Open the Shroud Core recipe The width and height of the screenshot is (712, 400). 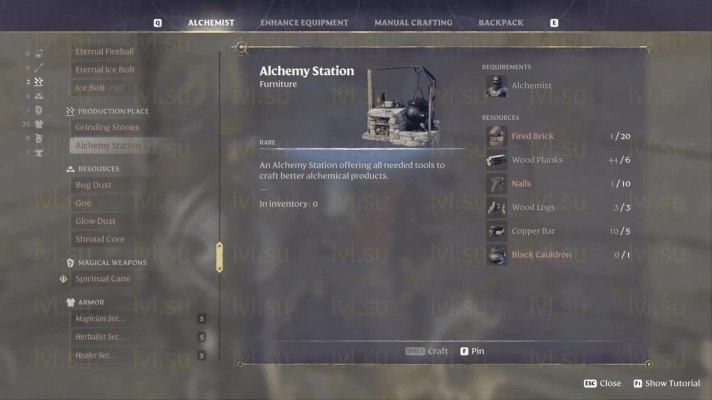(x=100, y=240)
